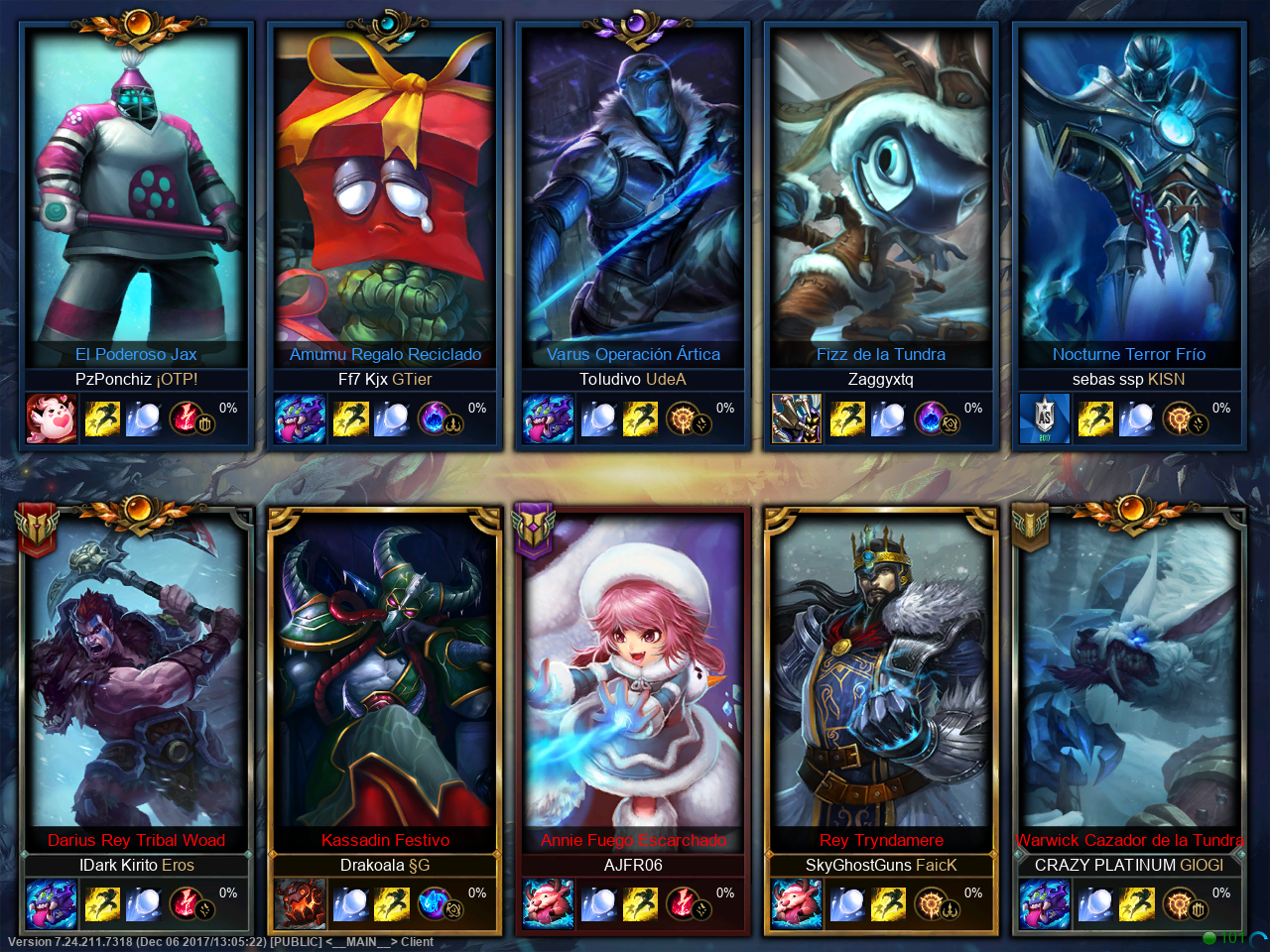
Task: Click the purple keystone rune on Zaggyxtq's card
Action: (x=931, y=417)
